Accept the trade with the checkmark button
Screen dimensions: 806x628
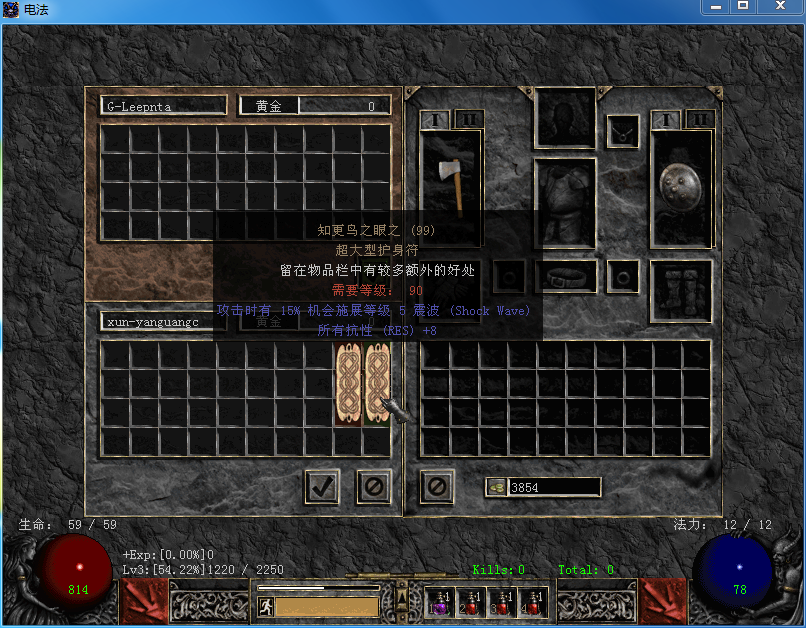point(321,487)
